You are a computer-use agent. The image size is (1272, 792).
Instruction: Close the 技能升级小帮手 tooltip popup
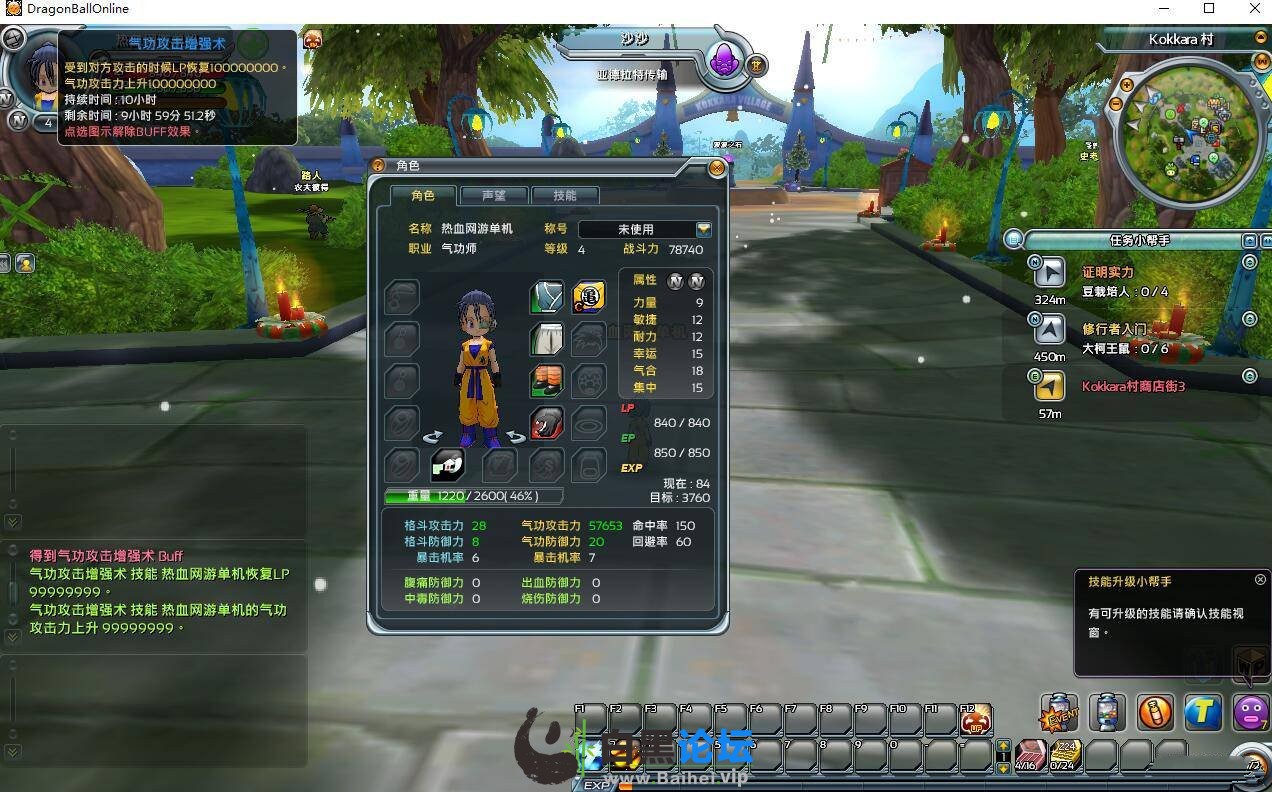coord(1260,580)
